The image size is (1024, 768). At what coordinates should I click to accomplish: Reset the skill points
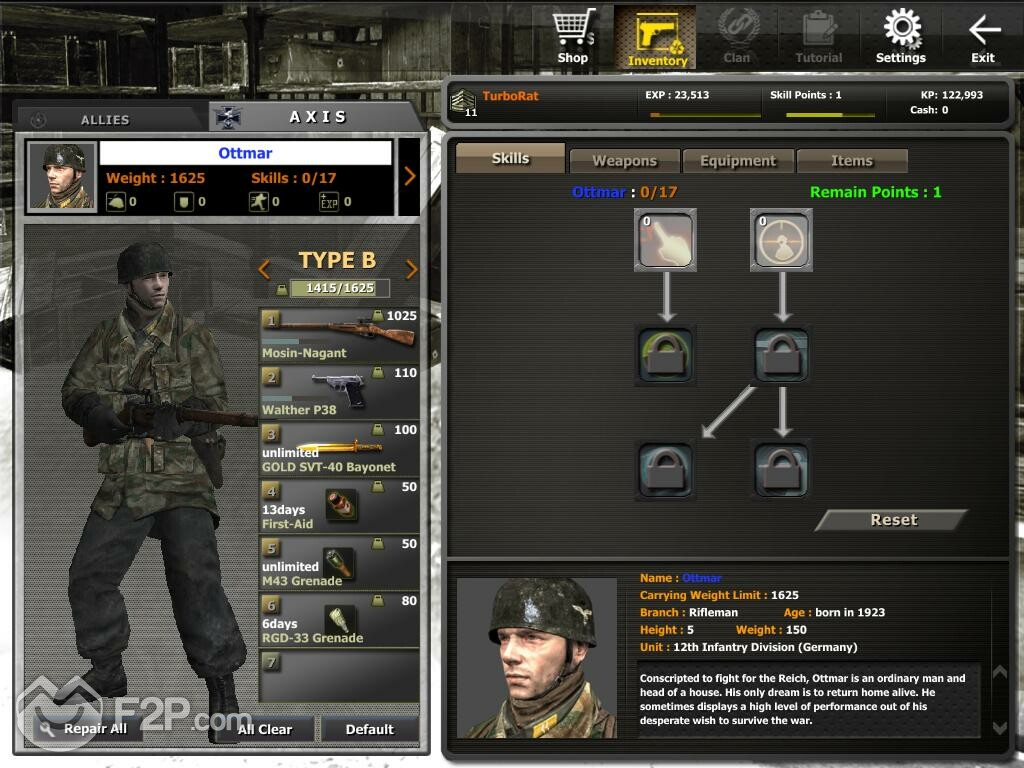click(893, 520)
